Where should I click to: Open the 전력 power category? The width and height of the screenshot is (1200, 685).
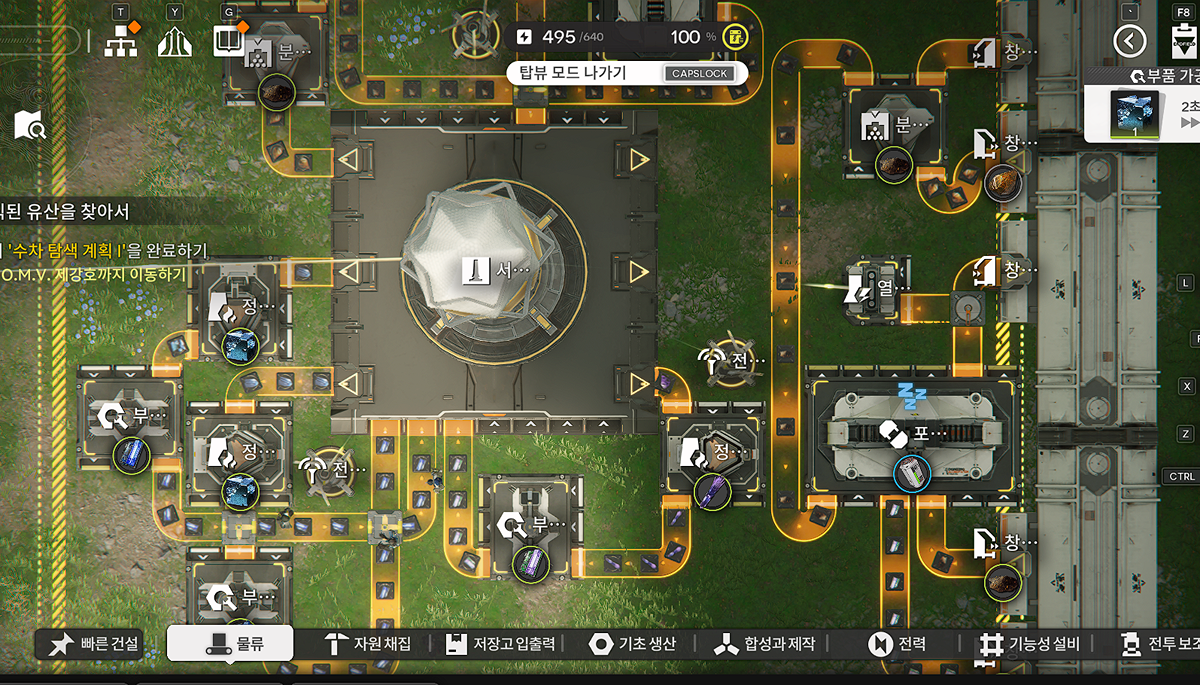point(898,643)
